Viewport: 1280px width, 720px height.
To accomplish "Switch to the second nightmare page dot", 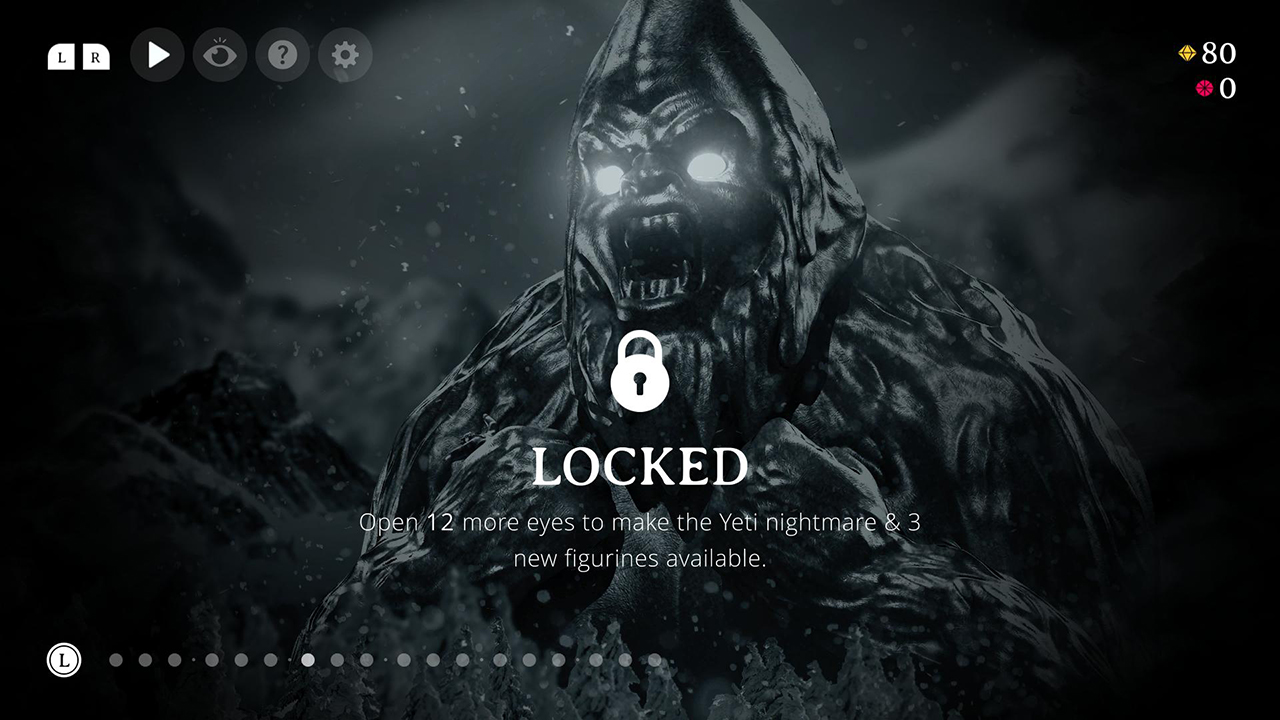I will click(148, 660).
